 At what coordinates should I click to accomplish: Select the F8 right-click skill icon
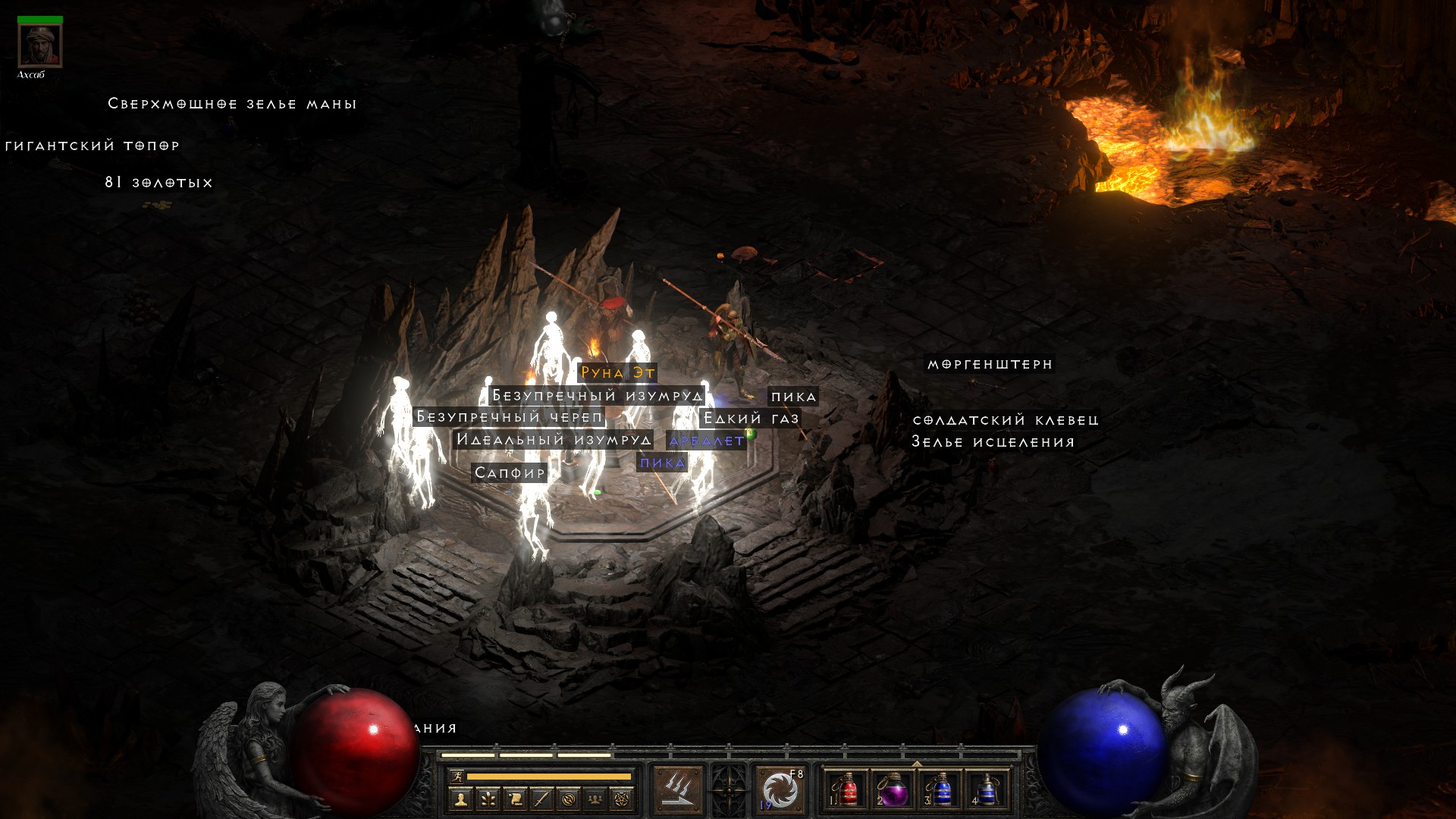[x=780, y=790]
